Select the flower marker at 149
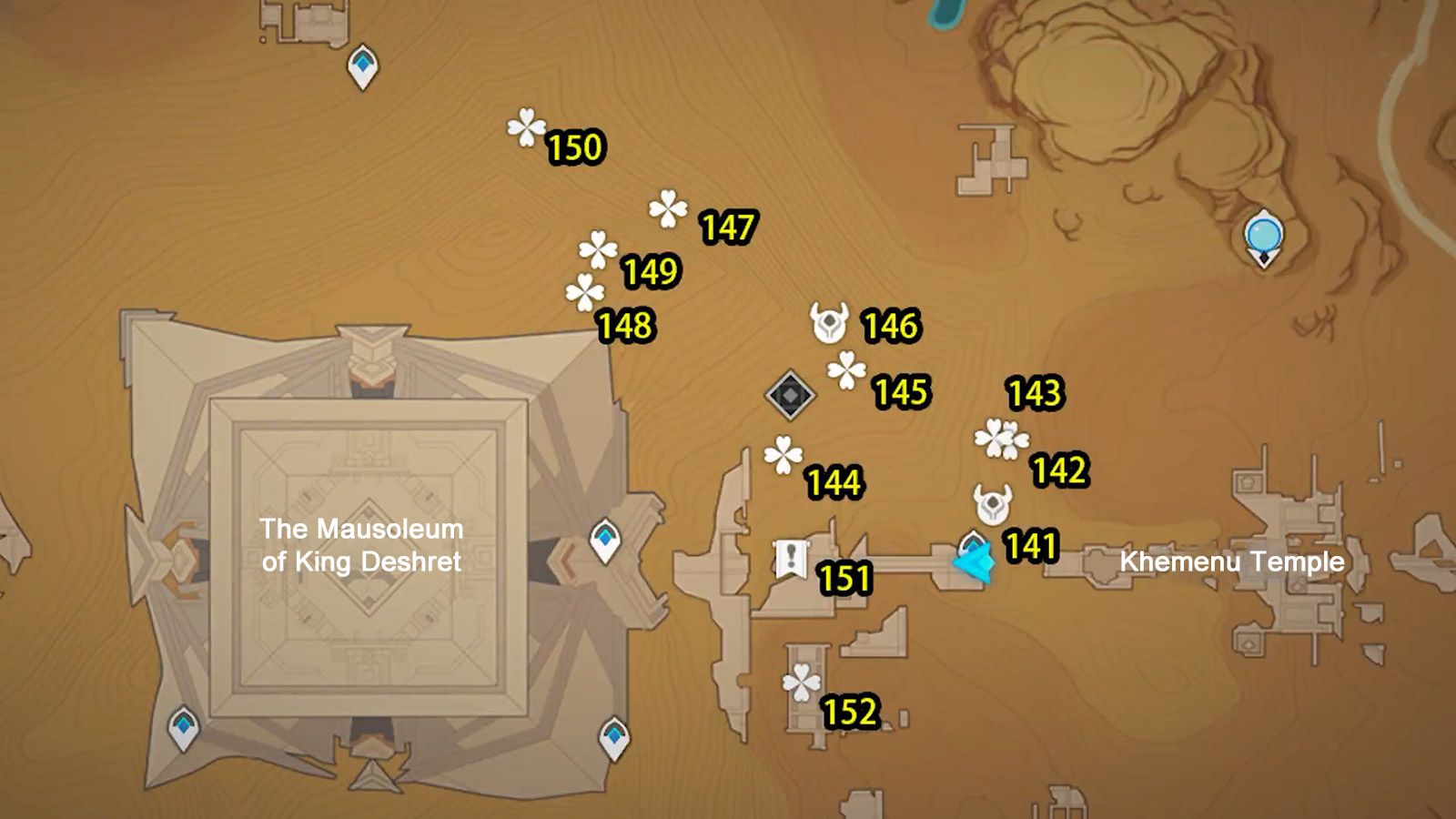 pos(598,248)
